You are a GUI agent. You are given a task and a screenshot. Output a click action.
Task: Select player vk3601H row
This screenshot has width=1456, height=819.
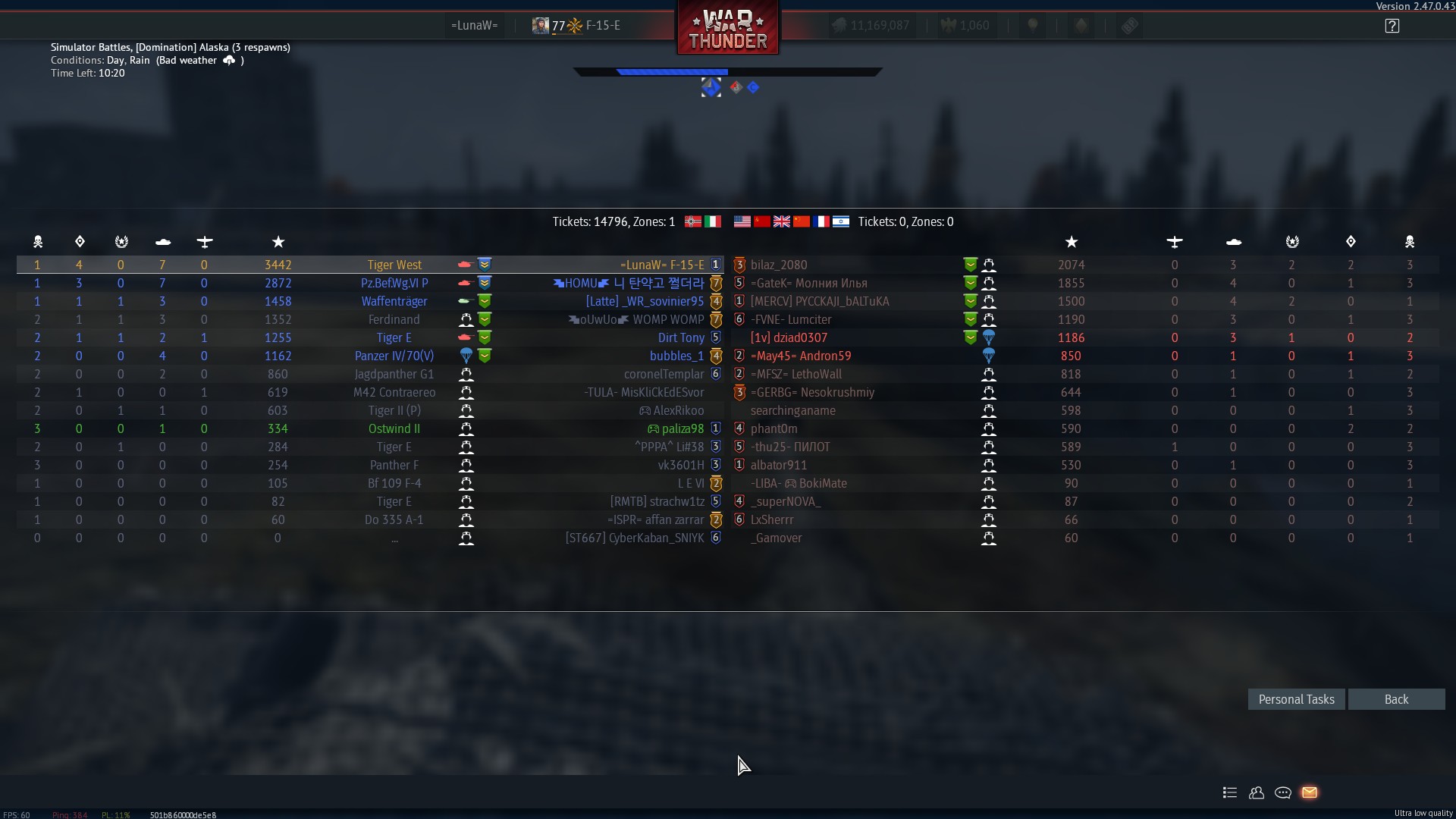point(680,465)
